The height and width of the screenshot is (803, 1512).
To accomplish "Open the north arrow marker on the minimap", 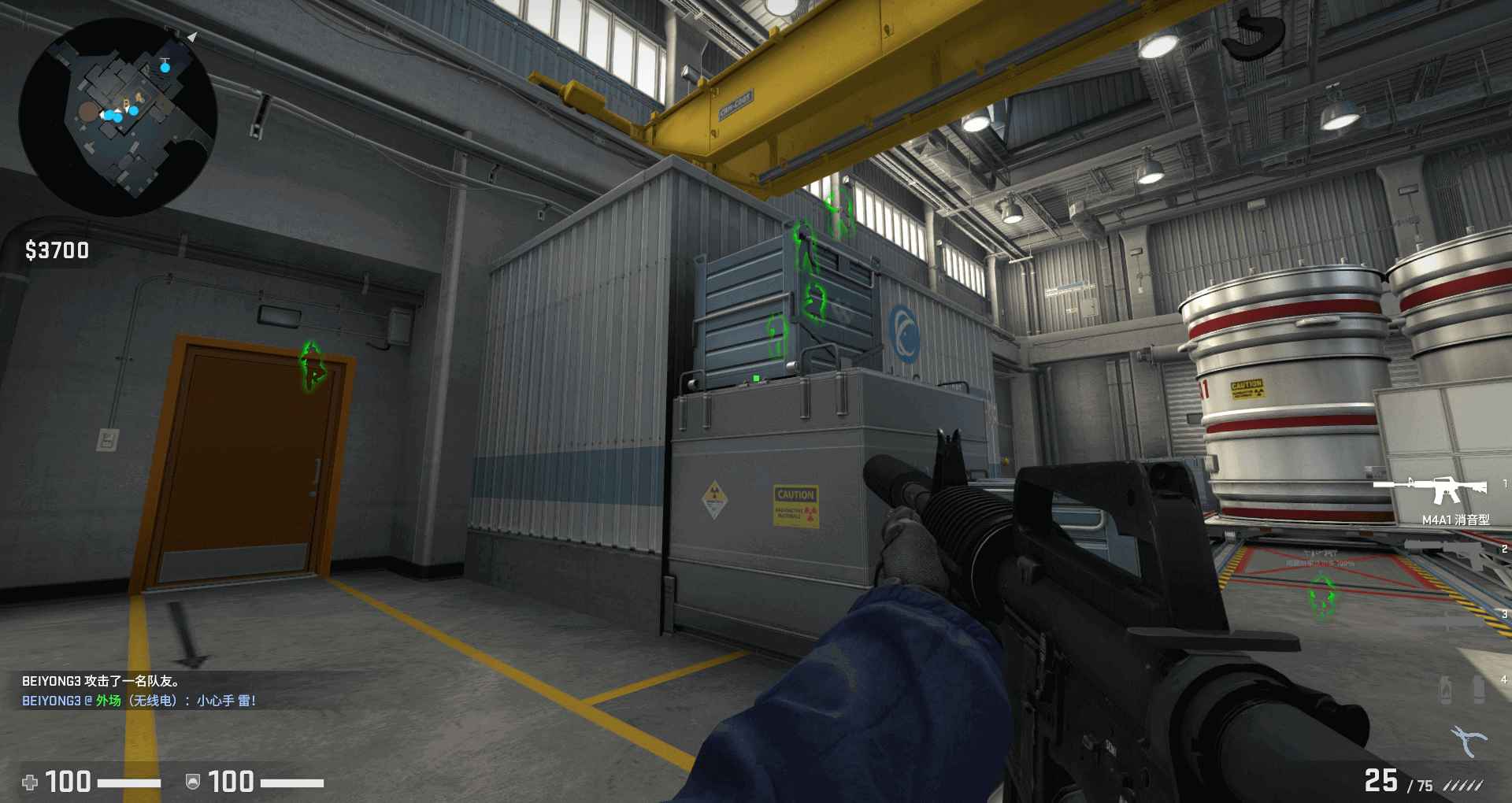I will coord(191,35).
